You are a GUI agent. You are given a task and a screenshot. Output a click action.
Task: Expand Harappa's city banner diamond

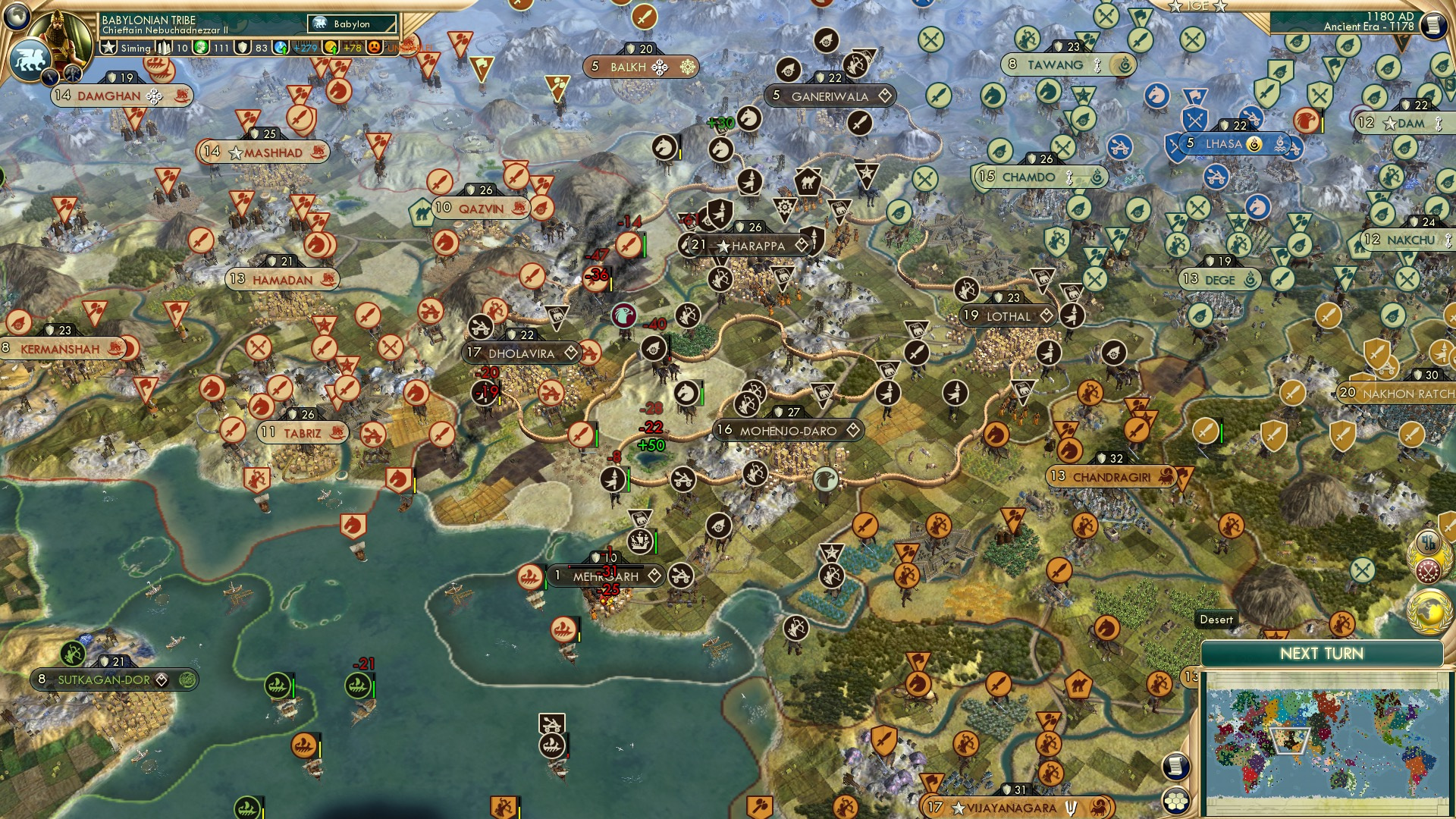click(x=801, y=245)
